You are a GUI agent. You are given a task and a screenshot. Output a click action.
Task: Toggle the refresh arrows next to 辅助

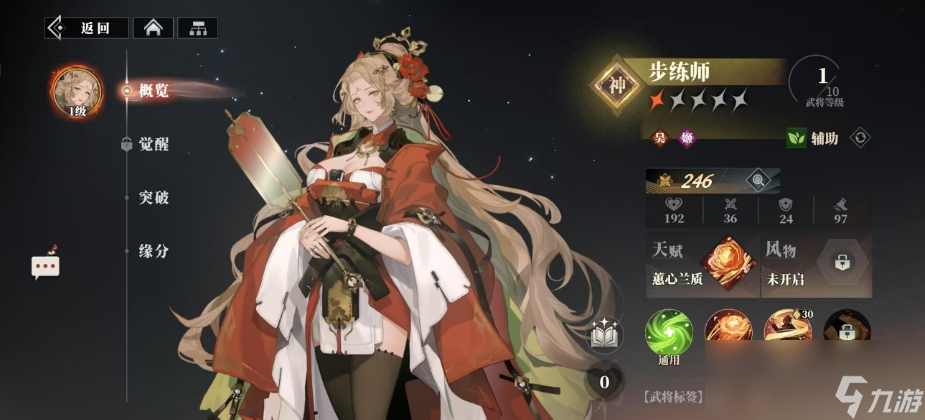pos(858,137)
